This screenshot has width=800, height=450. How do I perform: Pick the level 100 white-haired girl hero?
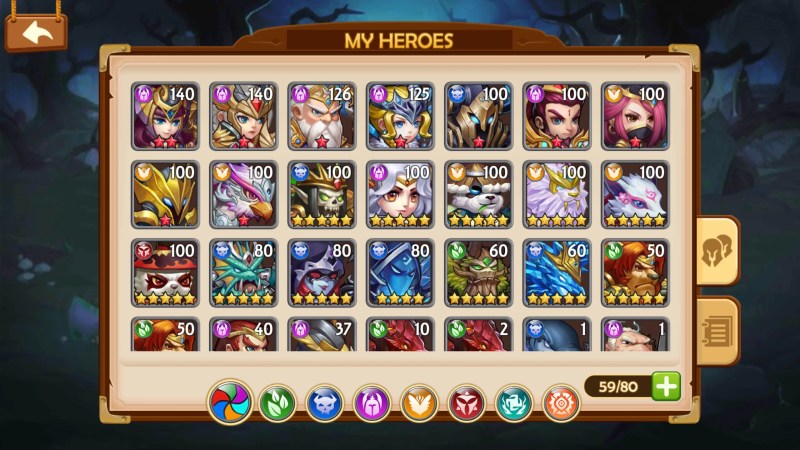coord(400,194)
